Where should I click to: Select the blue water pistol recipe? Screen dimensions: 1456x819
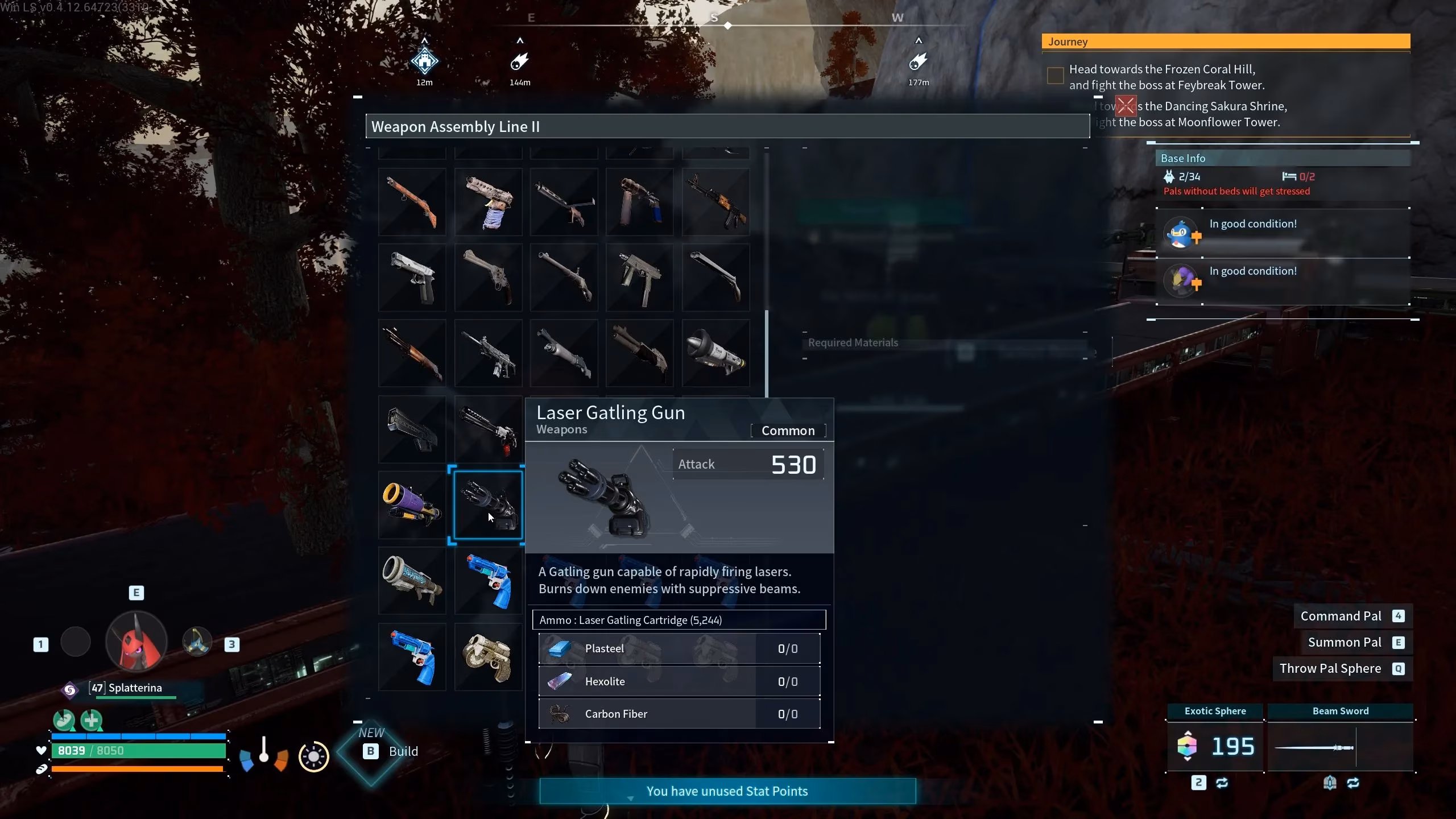click(x=488, y=581)
